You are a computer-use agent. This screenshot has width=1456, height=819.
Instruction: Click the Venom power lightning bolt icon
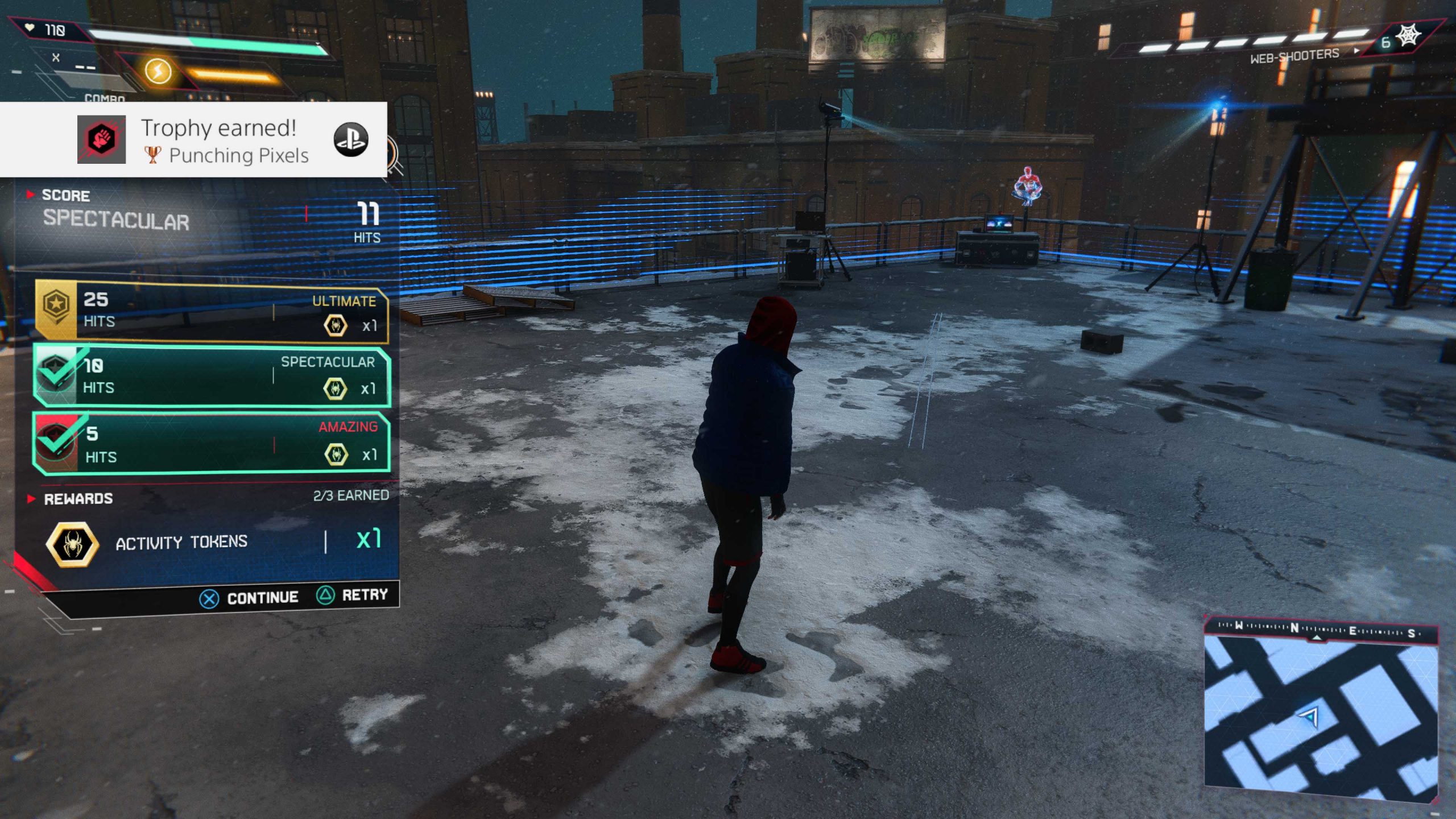click(158, 71)
